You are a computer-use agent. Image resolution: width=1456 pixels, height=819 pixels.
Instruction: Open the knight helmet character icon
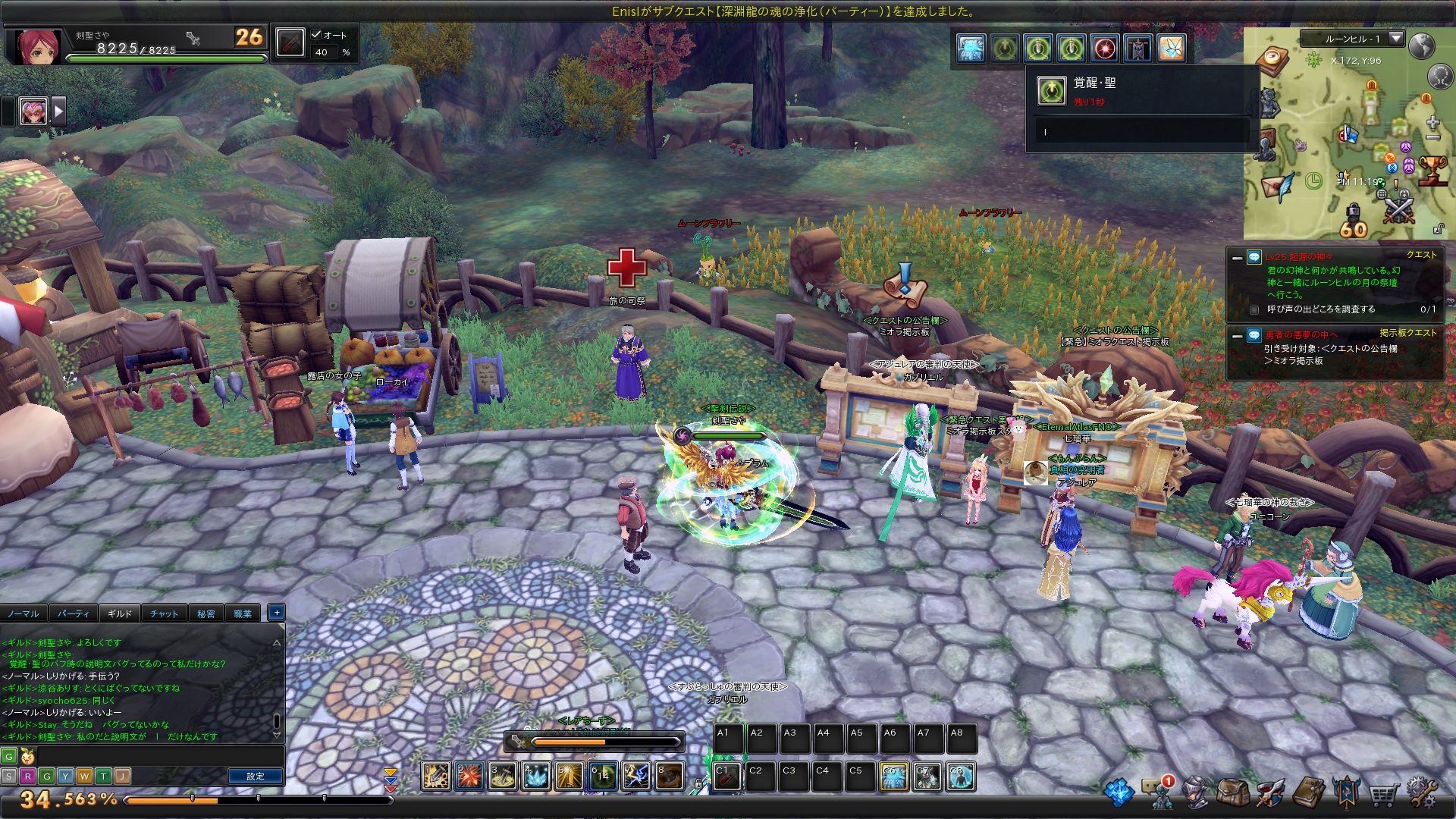click(1195, 793)
